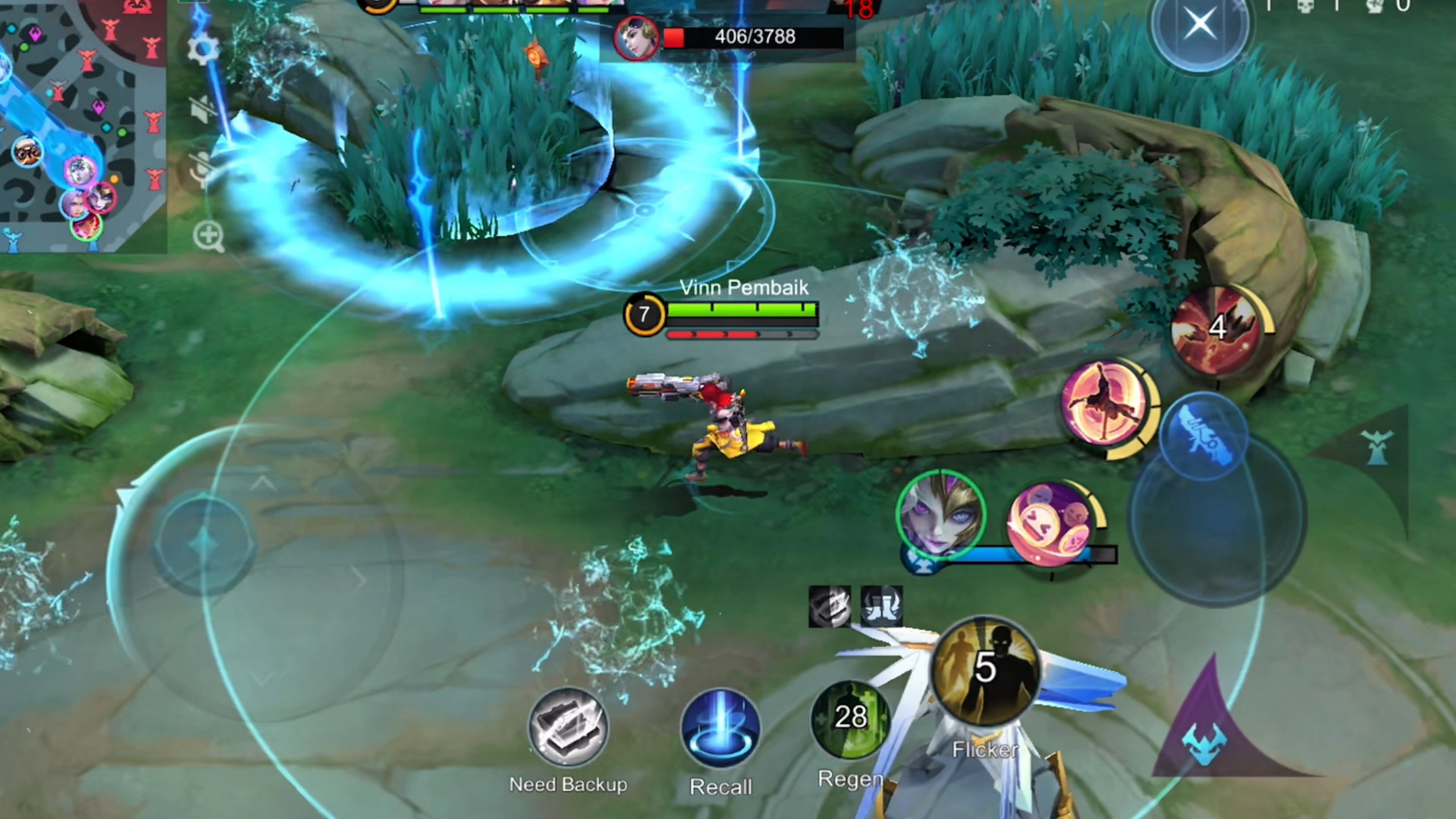This screenshot has height=819, width=1456.
Task: Select the enemy hero portrait target
Action: click(x=637, y=38)
